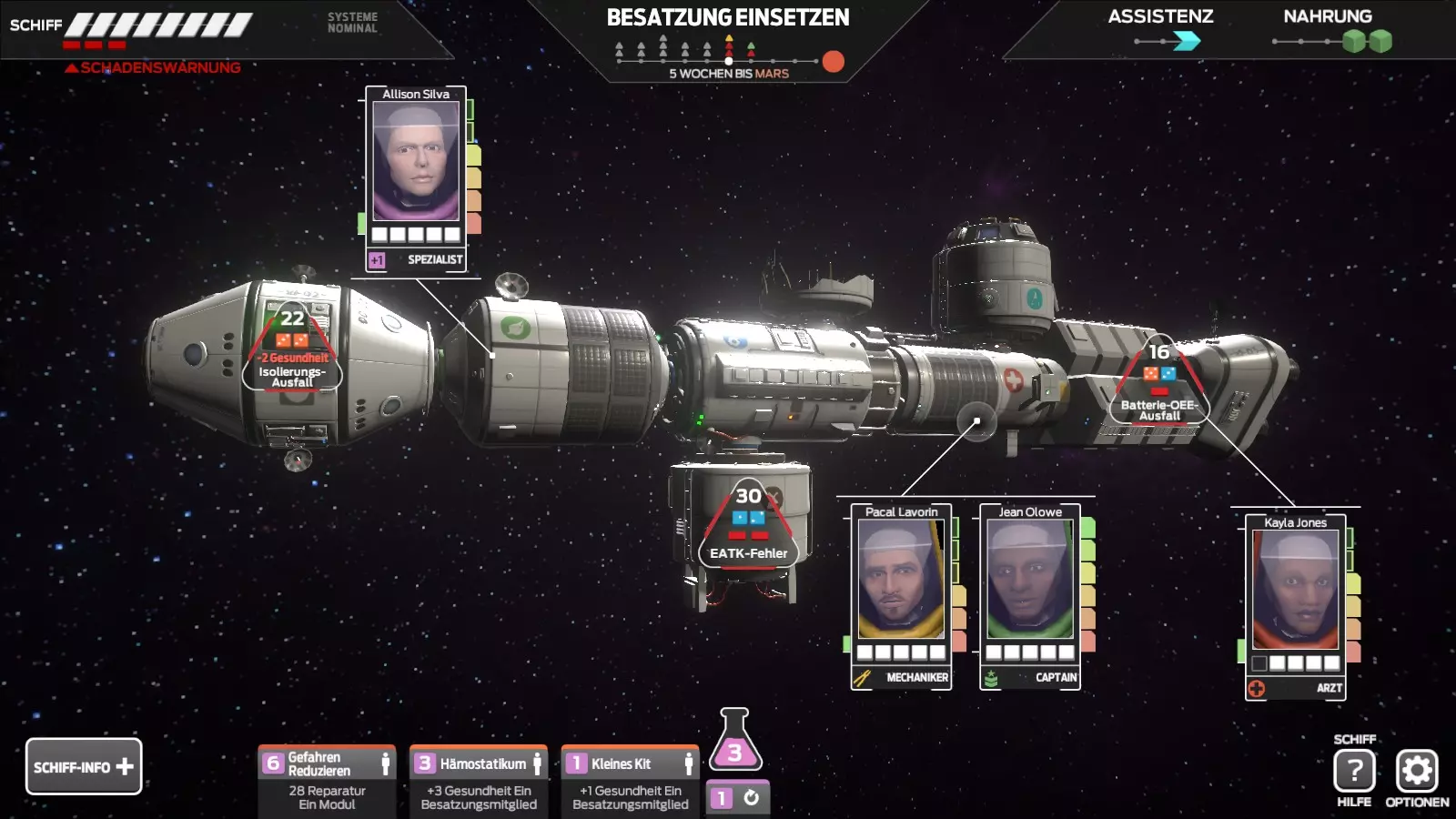1456x819 pixels.
Task: Click the Nahrung green cubes
Action: 1368,41
